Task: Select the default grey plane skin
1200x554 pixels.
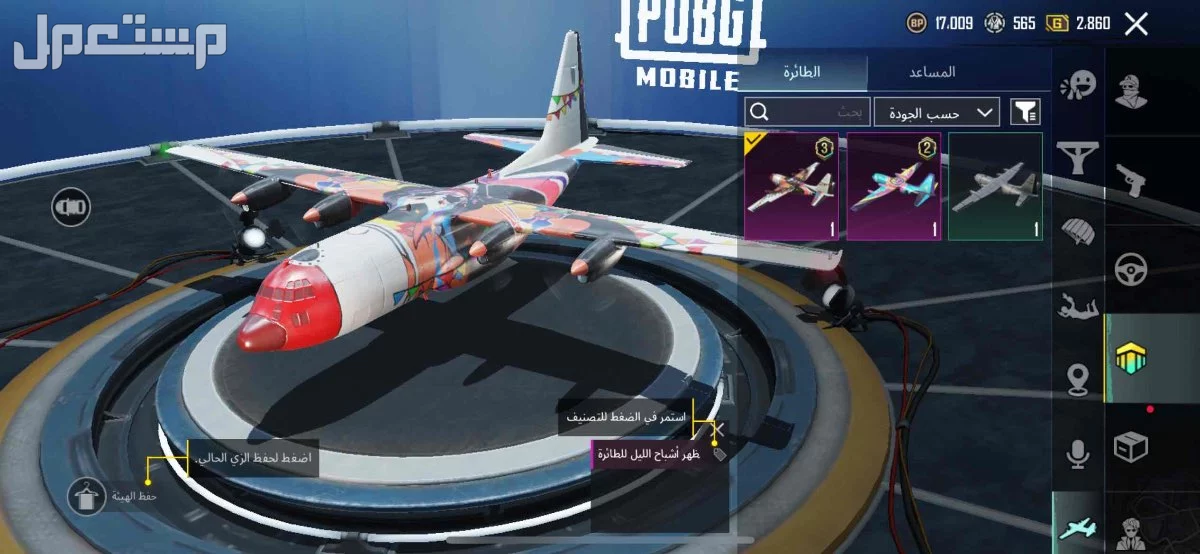Action: coord(995,186)
